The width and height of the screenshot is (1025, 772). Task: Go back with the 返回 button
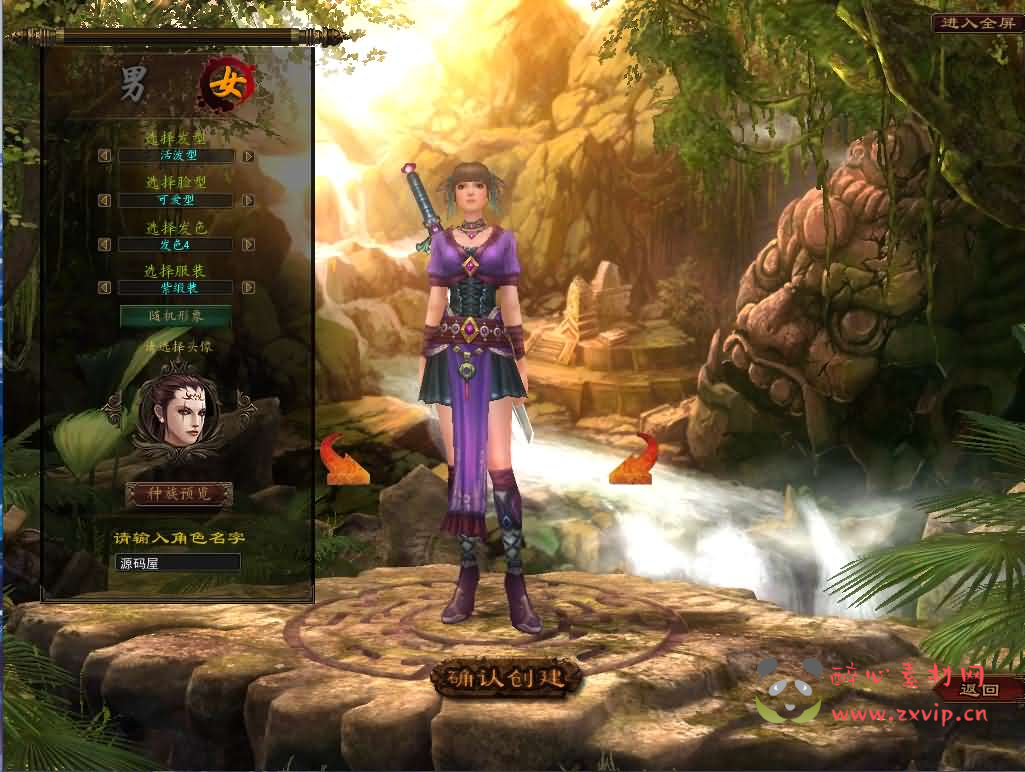(x=981, y=688)
